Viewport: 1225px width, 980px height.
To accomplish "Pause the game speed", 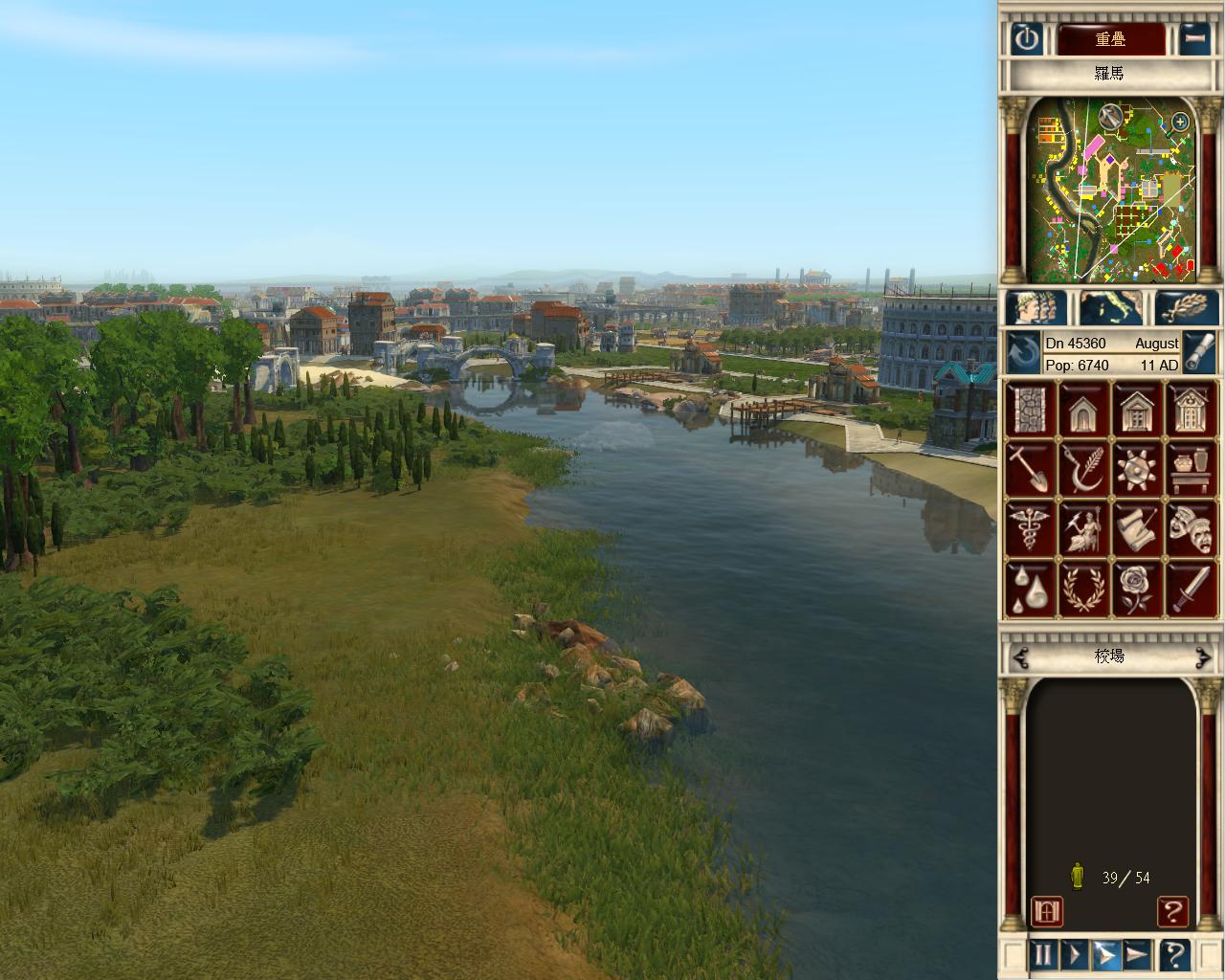I will pyautogui.click(x=1042, y=954).
